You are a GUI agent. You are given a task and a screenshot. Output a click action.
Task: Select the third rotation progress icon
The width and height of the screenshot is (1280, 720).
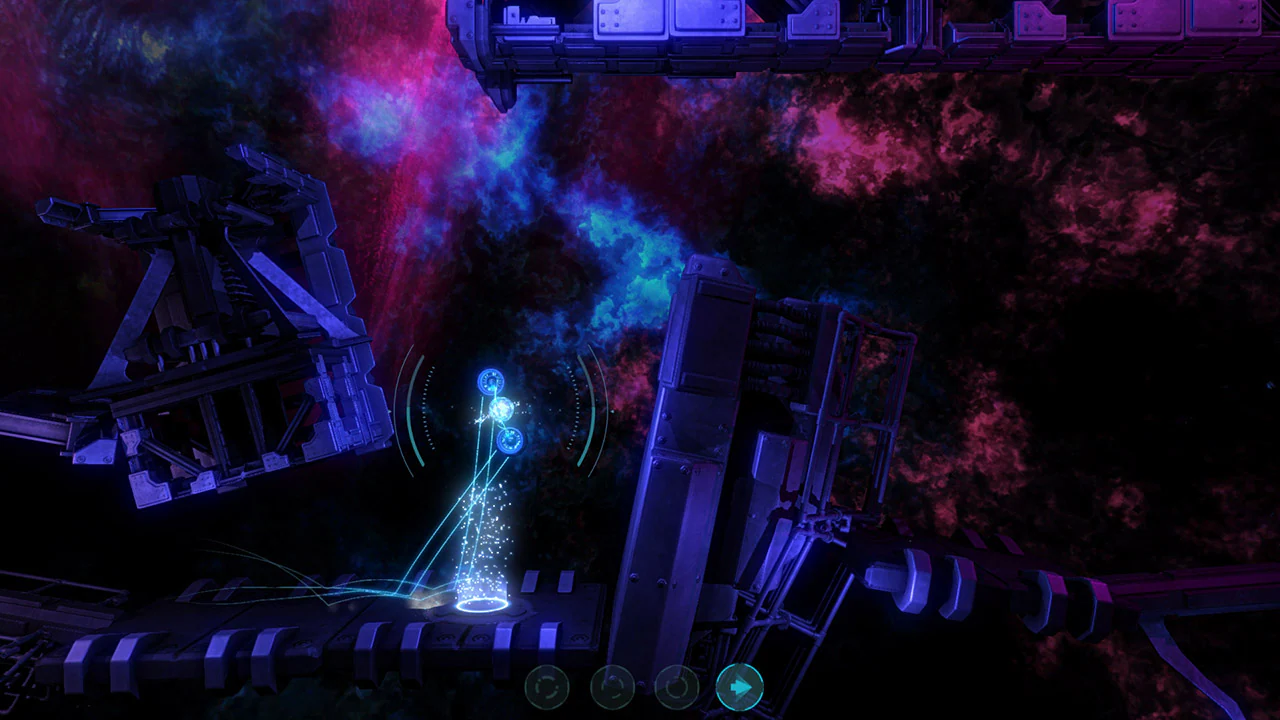click(x=675, y=686)
